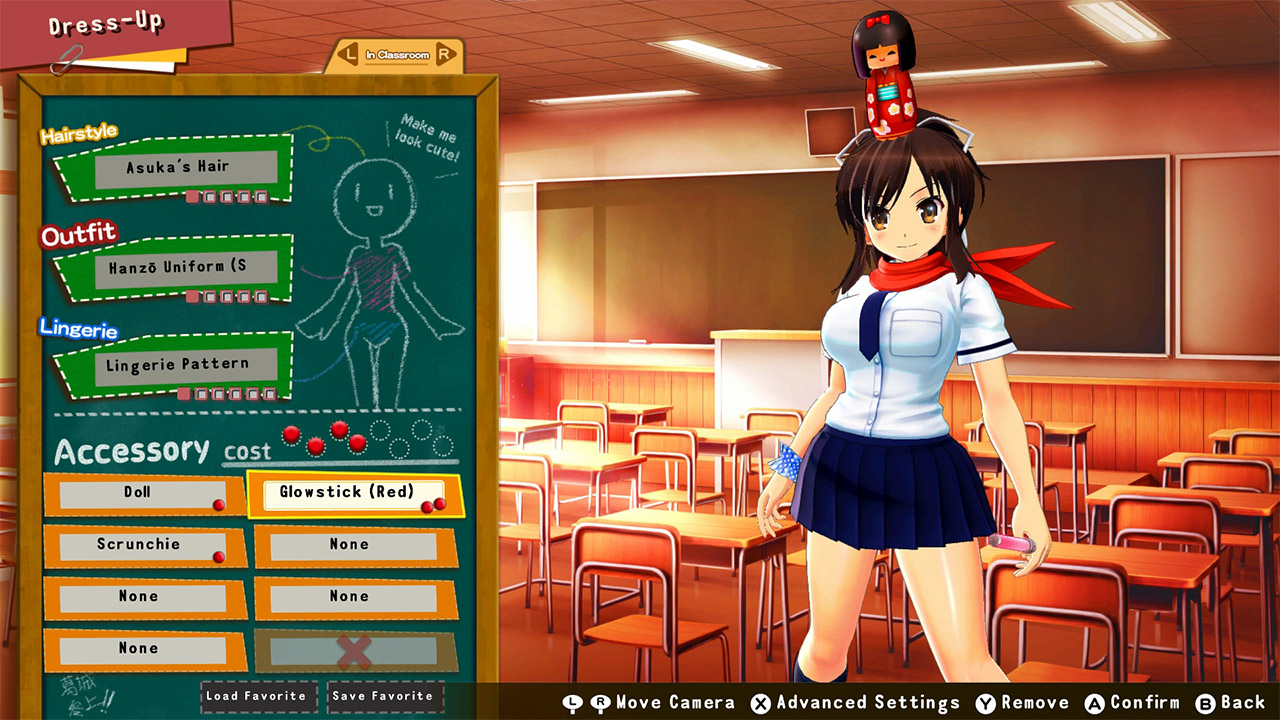Select the second hairstyle color variant square
The width and height of the screenshot is (1280, 720).
209,196
